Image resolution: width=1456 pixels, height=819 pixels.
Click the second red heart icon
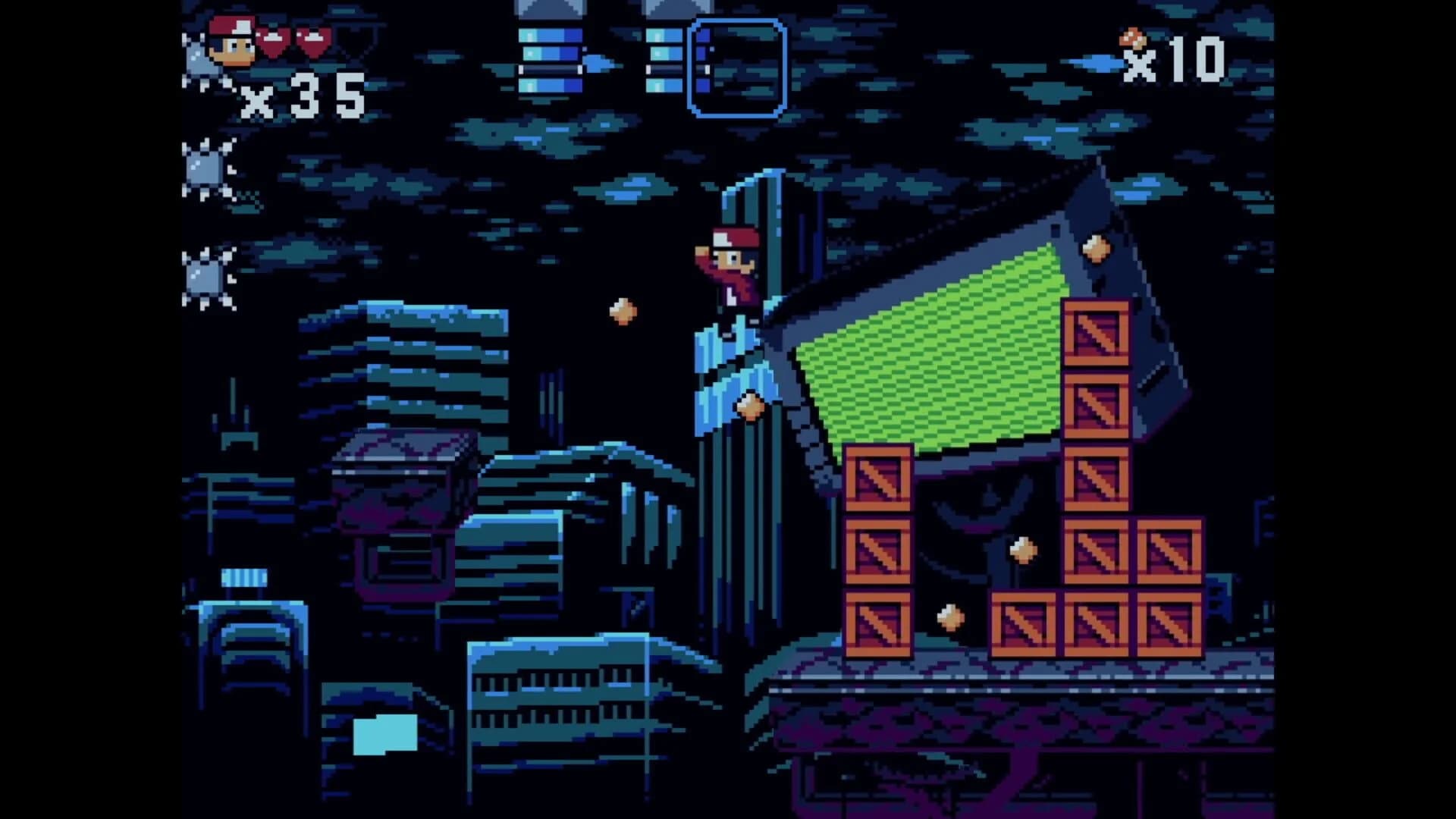coord(313,42)
